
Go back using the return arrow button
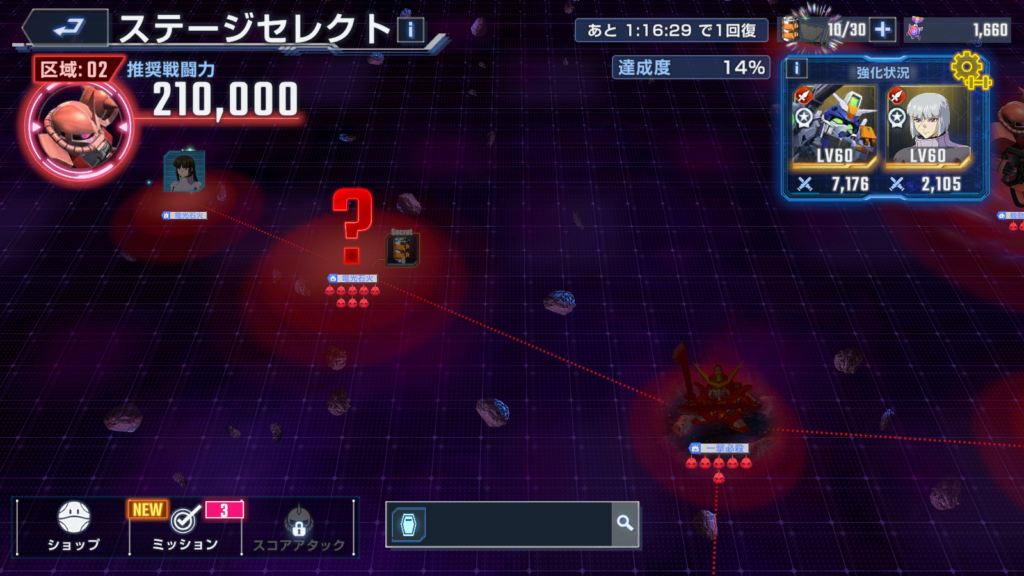[67, 26]
